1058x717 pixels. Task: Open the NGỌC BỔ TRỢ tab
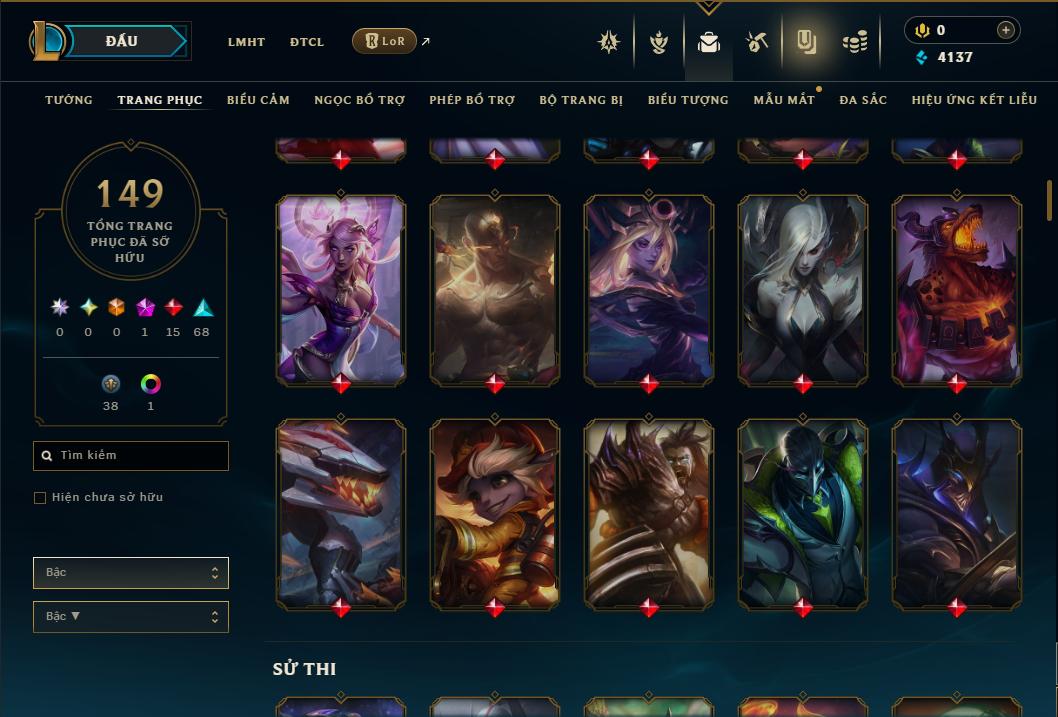[359, 100]
